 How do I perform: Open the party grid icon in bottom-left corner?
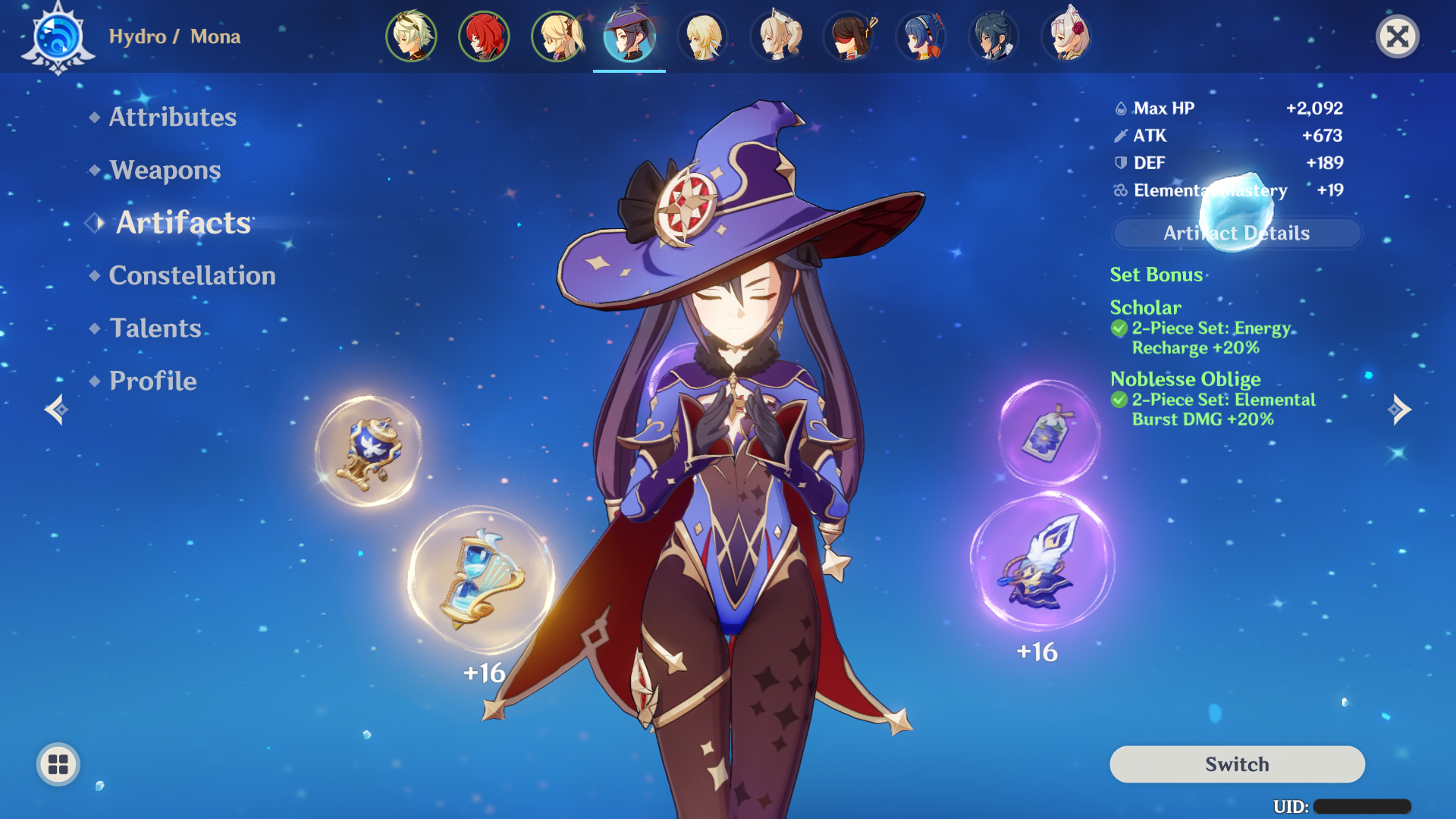57,764
